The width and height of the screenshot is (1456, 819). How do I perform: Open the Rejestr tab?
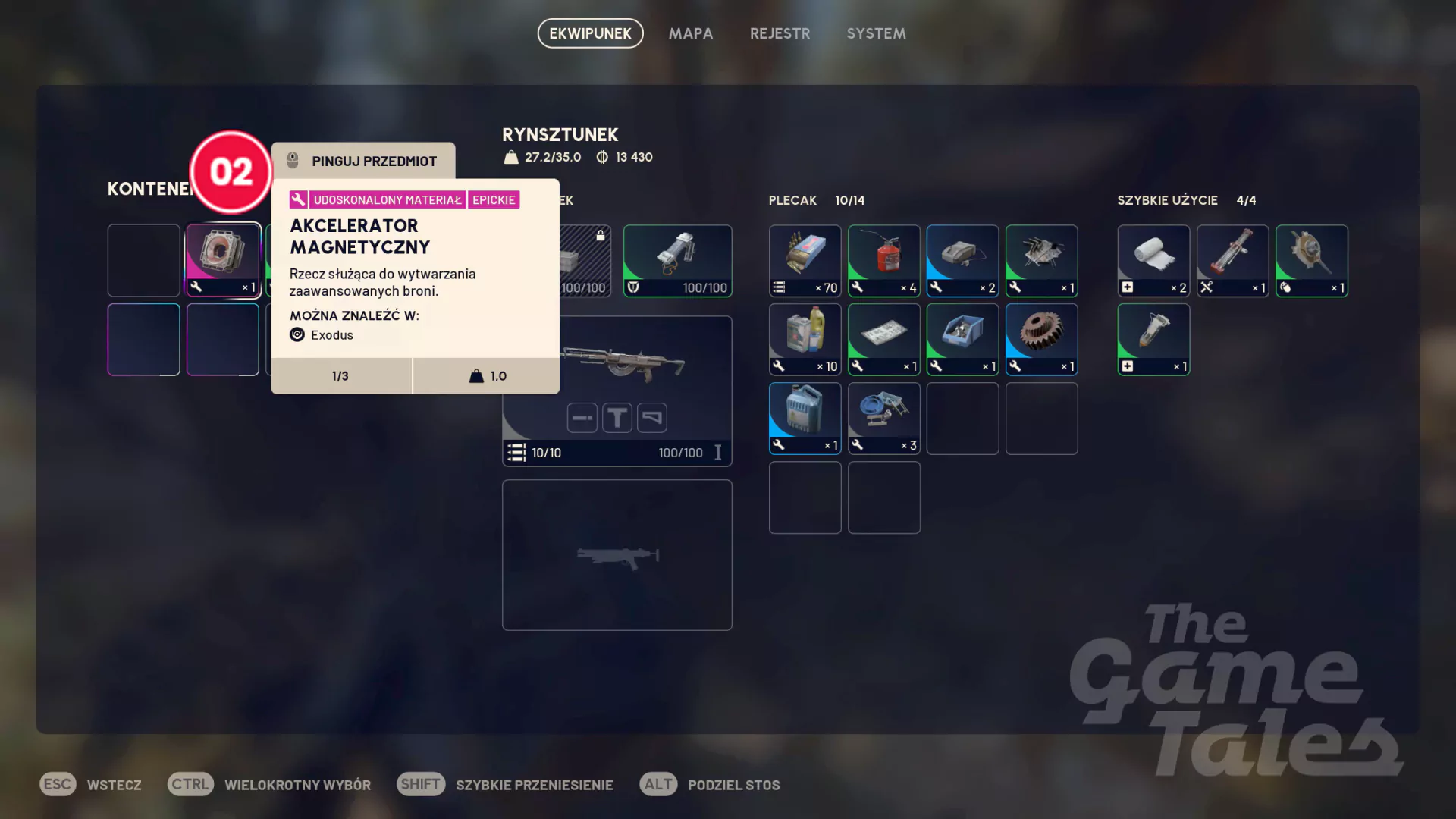pyautogui.click(x=780, y=33)
